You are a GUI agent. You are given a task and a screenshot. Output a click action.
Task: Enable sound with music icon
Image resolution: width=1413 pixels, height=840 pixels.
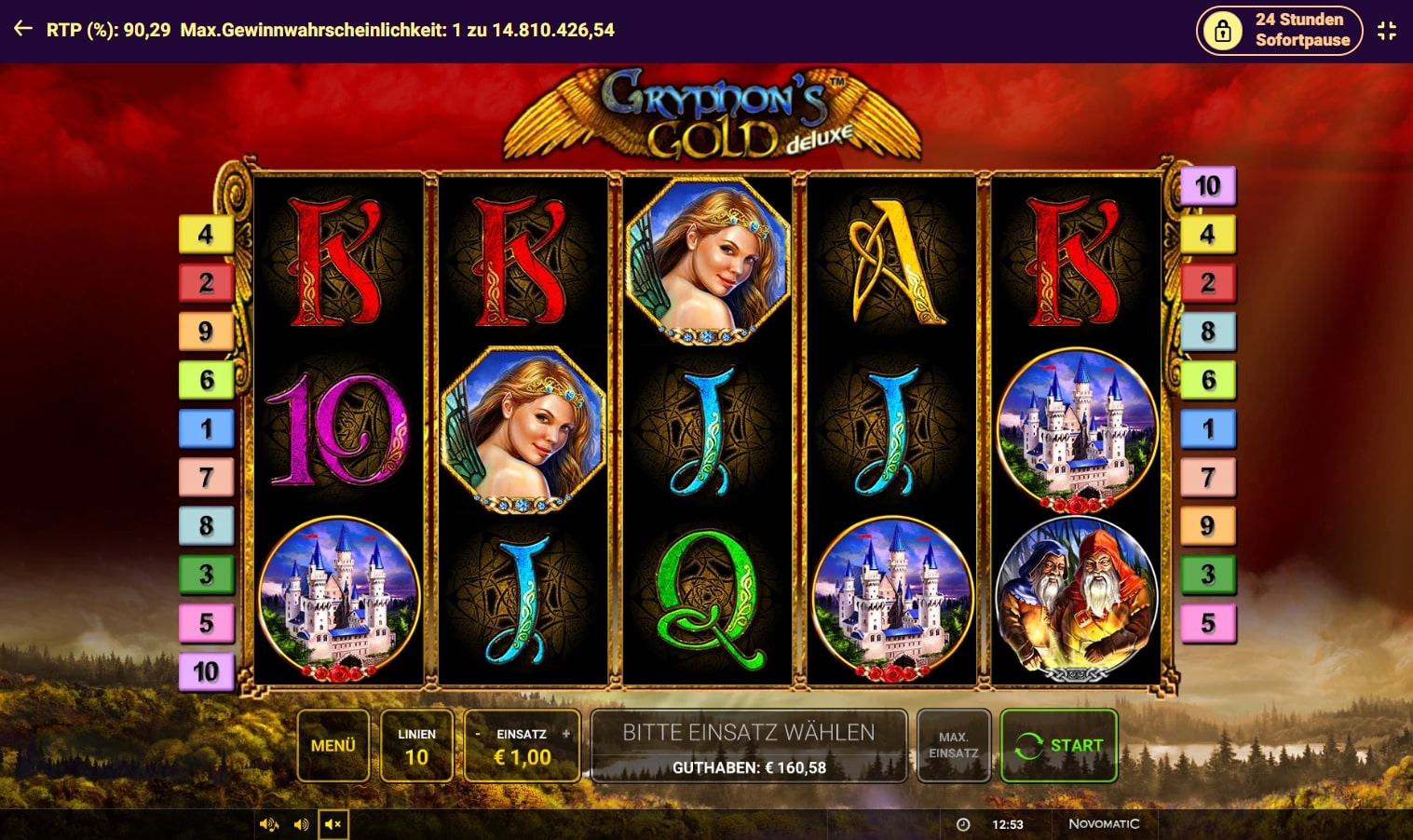(x=269, y=824)
